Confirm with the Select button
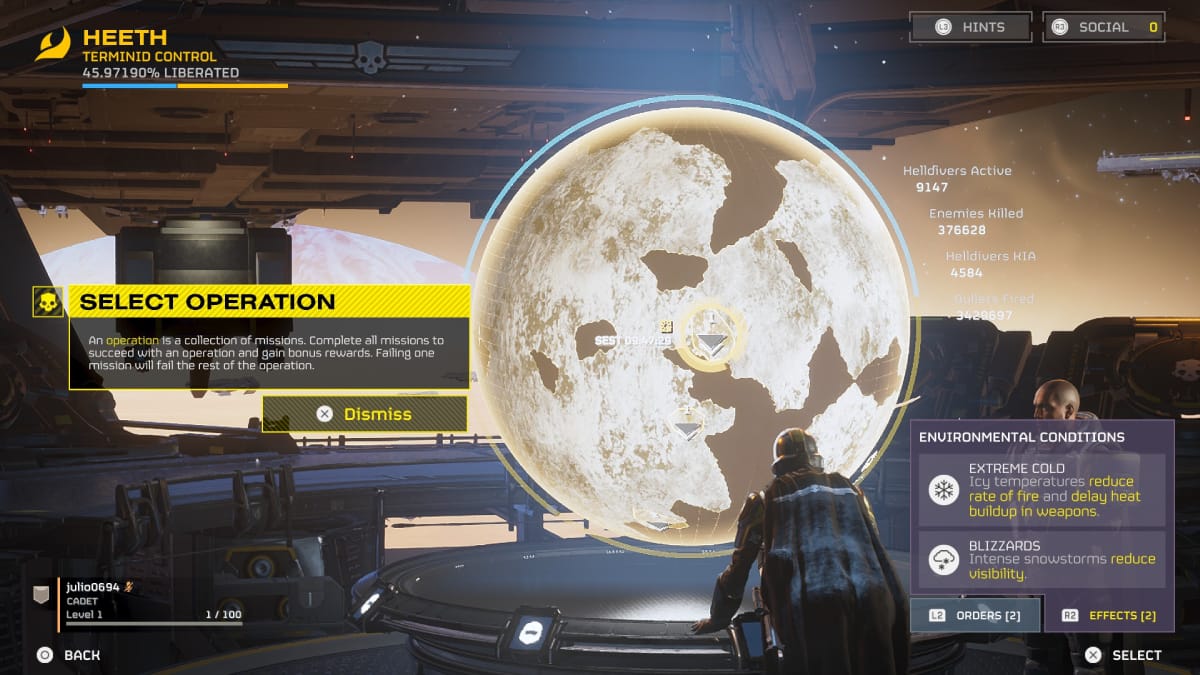The image size is (1200, 675). (1124, 655)
